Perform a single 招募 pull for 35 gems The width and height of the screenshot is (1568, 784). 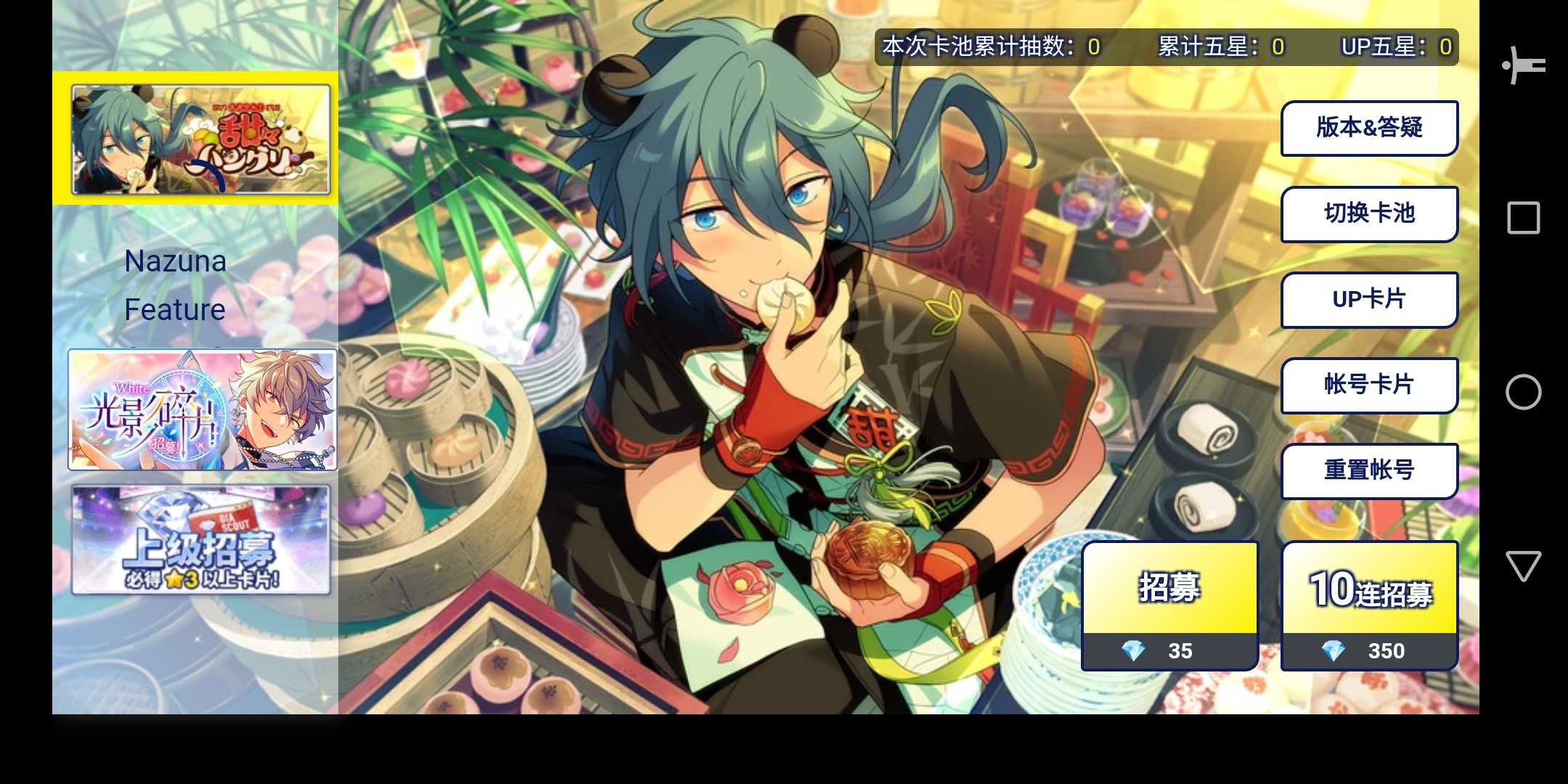pyautogui.click(x=1169, y=589)
